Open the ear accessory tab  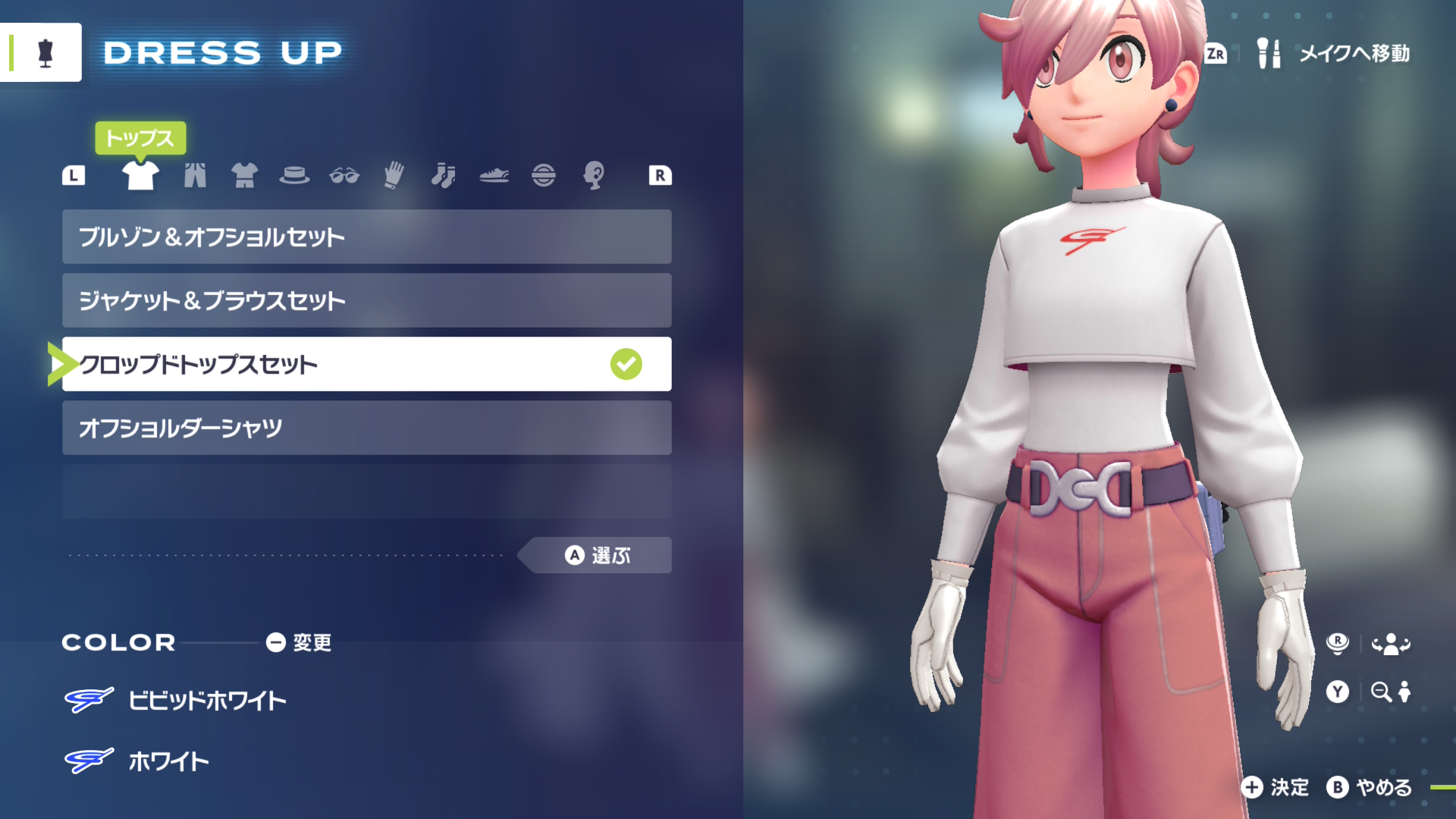click(x=594, y=175)
